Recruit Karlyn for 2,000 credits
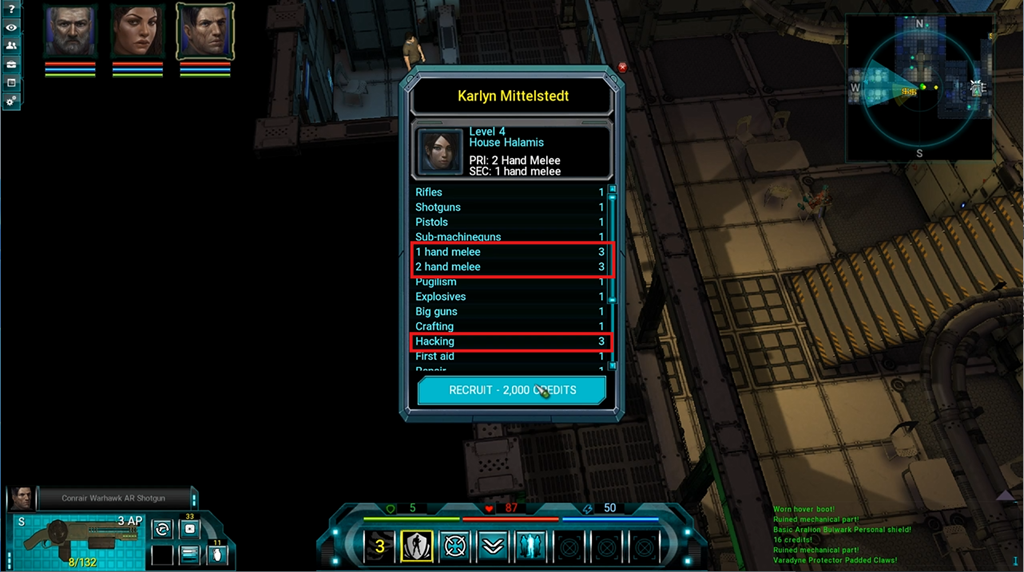The height and width of the screenshot is (572, 1024). [511, 390]
